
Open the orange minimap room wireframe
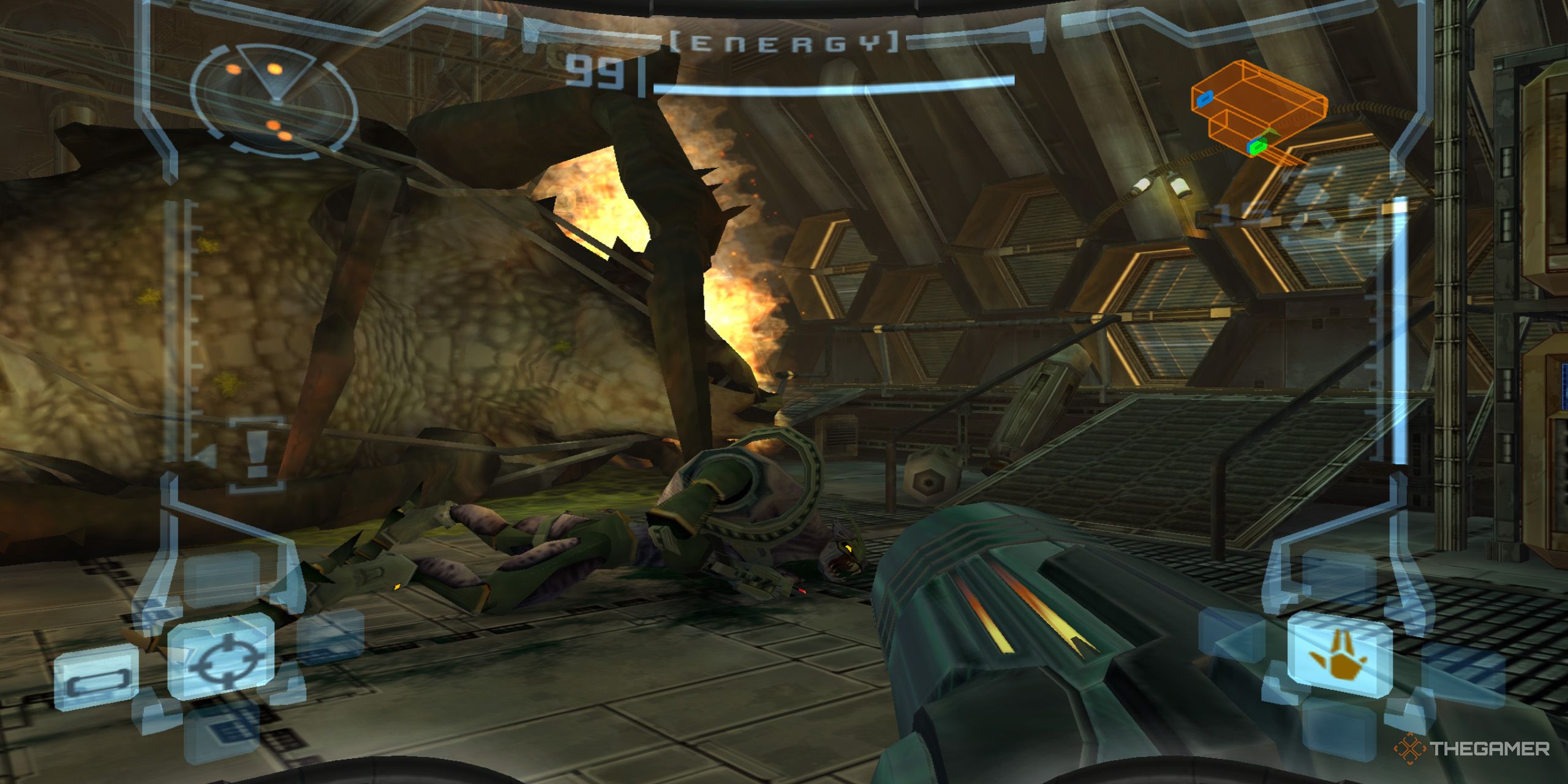[x=1261, y=100]
